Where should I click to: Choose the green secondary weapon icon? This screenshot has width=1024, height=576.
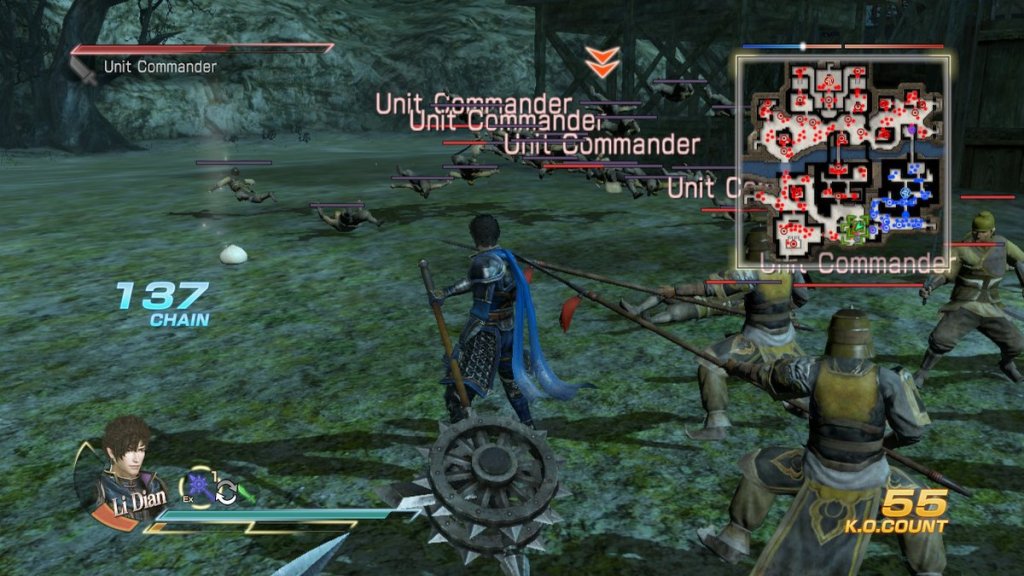[246, 493]
